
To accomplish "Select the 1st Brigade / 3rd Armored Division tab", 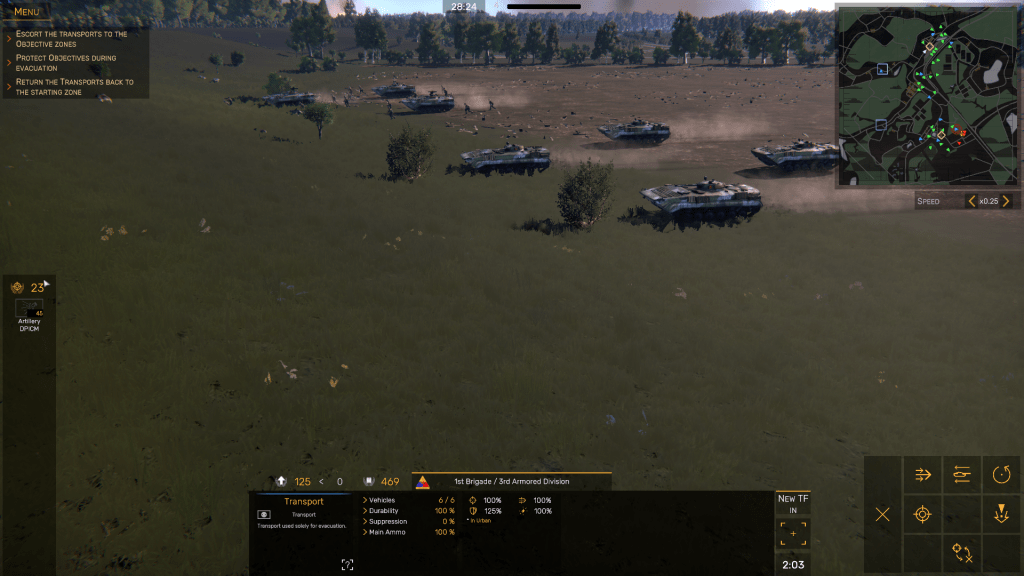I will pos(510,481).
